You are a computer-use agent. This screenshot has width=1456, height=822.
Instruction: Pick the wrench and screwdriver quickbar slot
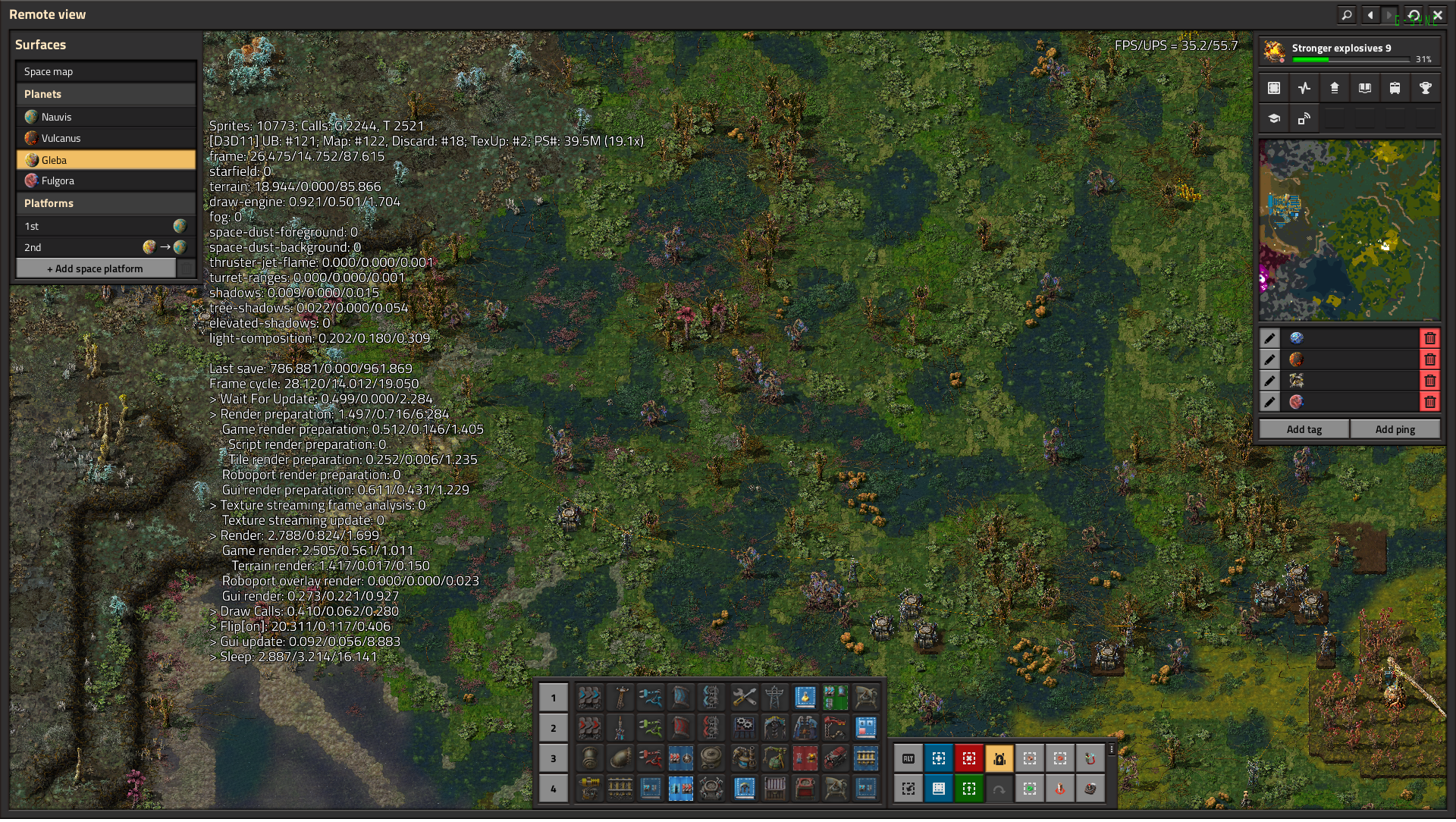click(744, 698)
